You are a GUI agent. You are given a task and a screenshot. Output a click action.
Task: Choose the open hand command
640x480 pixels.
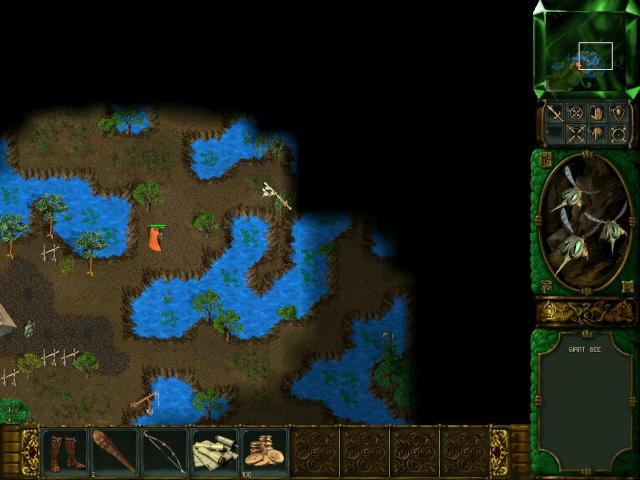(x=597, y=113)
